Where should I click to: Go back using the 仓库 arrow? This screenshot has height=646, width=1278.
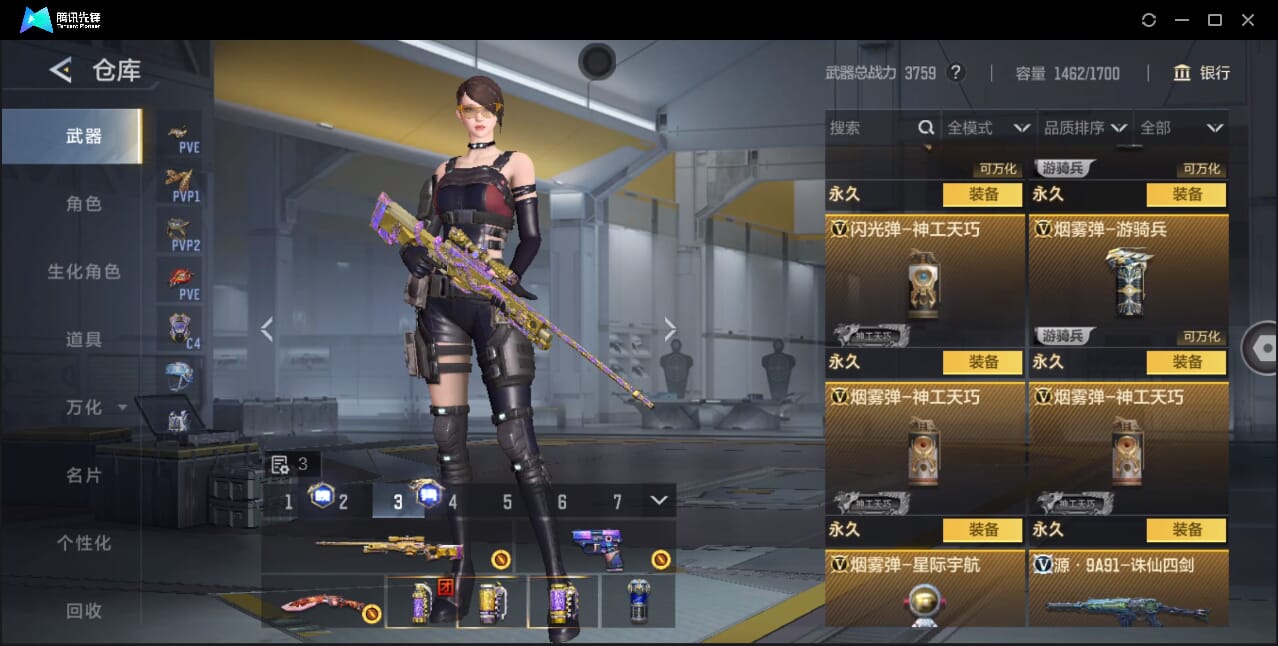point(61,70)
